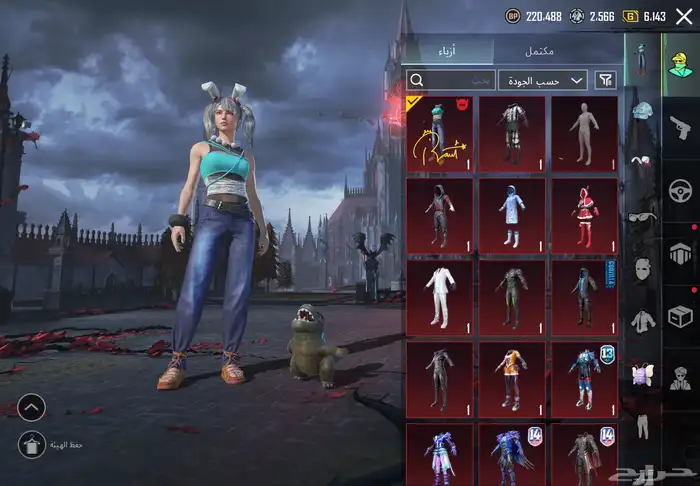Choose the orange jersey outfit
Viewport: 700px width, 486px height.
pos(511,378)
